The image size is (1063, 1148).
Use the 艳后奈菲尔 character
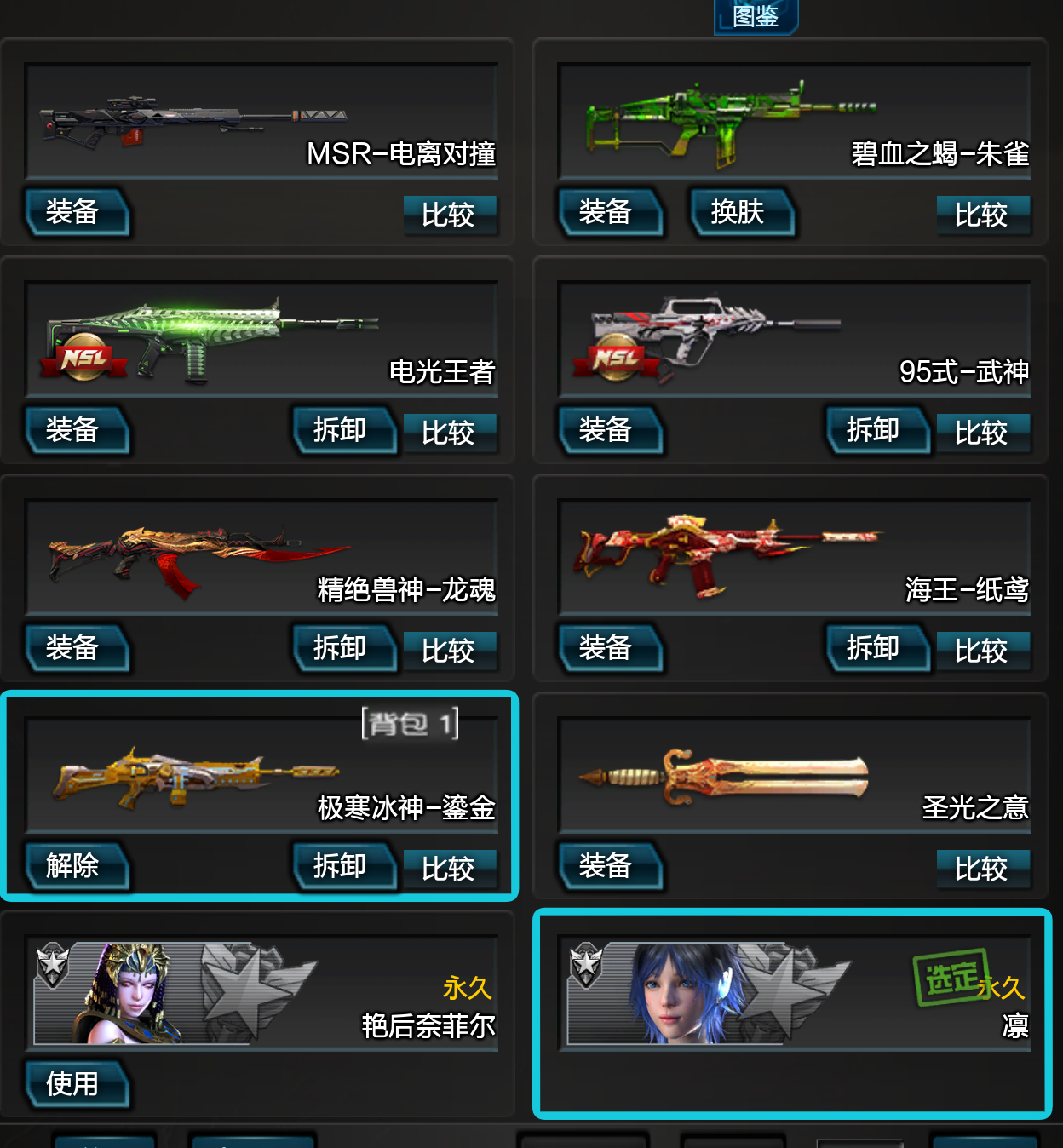click(x=74, y=1084)
